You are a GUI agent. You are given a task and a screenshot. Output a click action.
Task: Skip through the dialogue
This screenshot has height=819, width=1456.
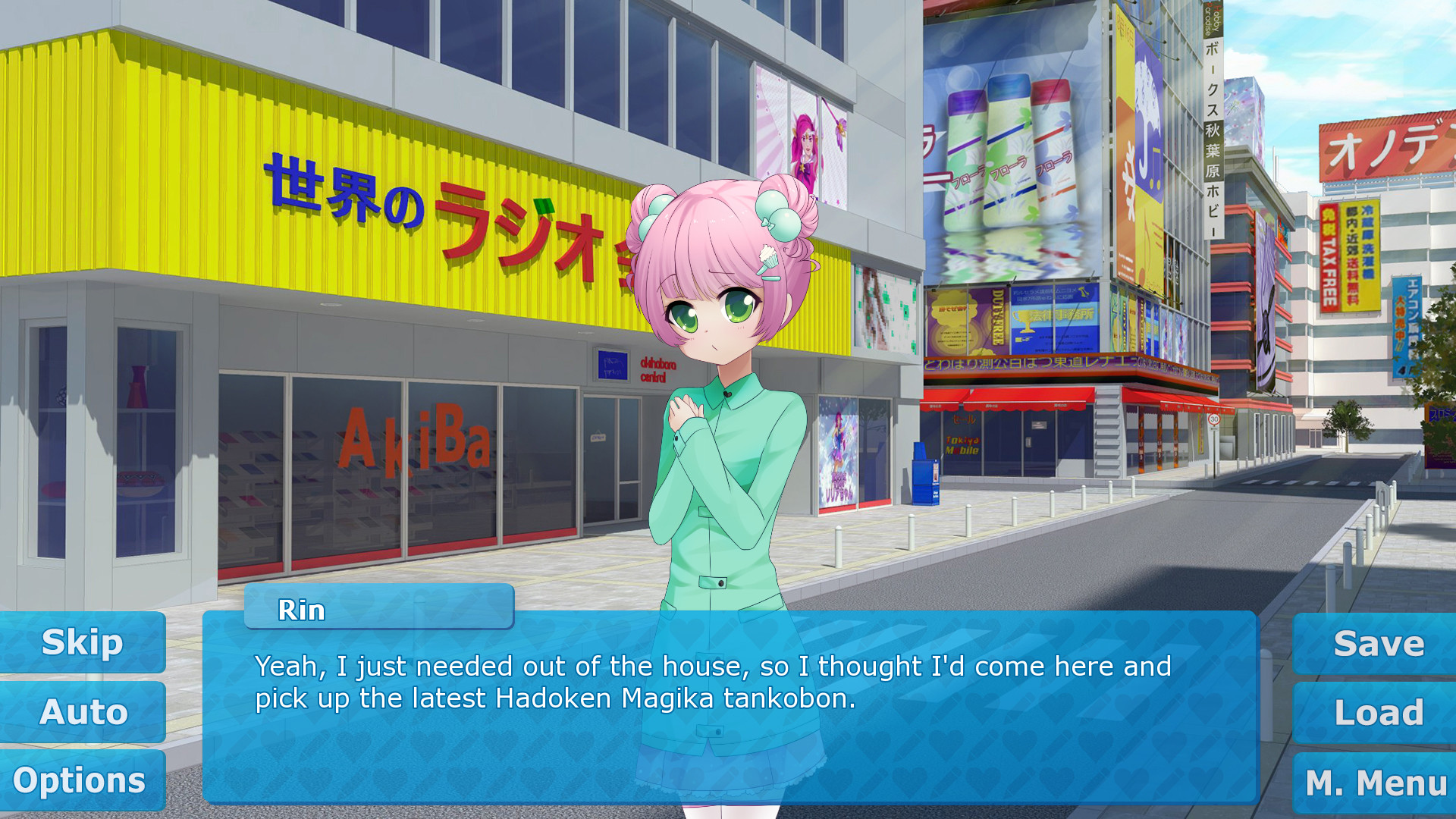(x=82, y=642)
